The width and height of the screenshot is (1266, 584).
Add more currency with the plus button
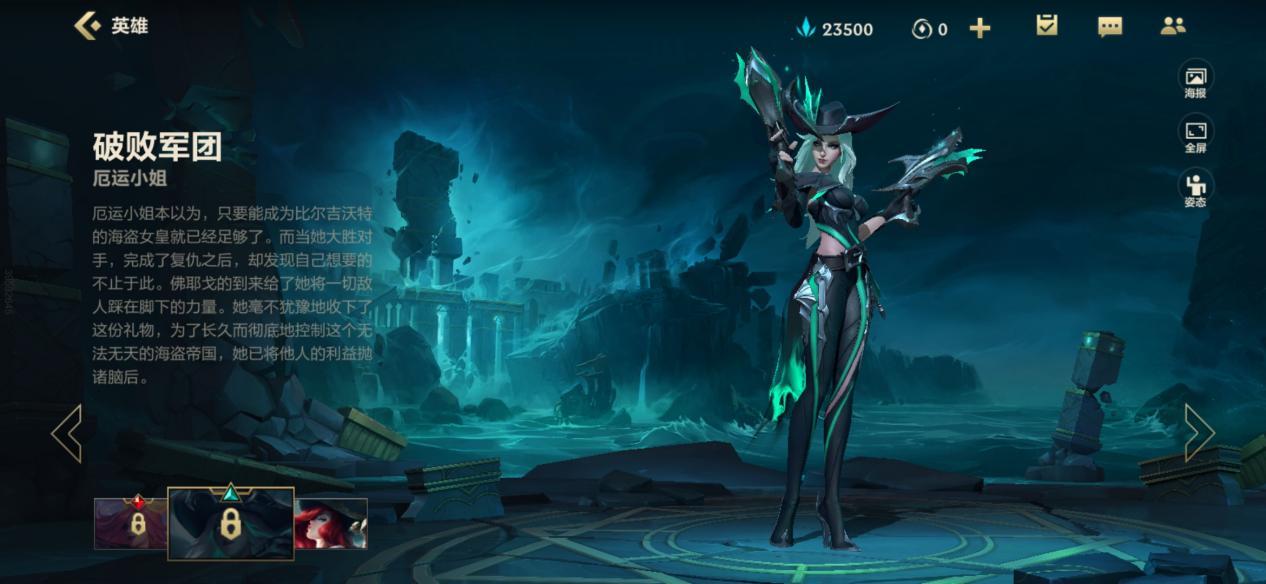[980, 28]
